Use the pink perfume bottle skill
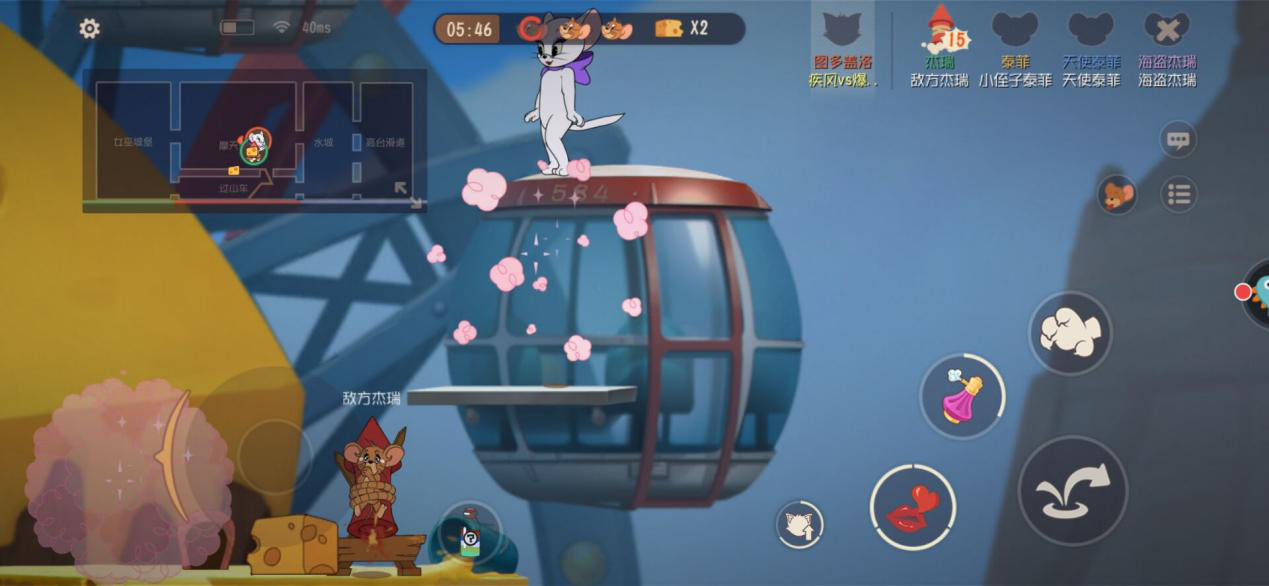 point(962,396)
